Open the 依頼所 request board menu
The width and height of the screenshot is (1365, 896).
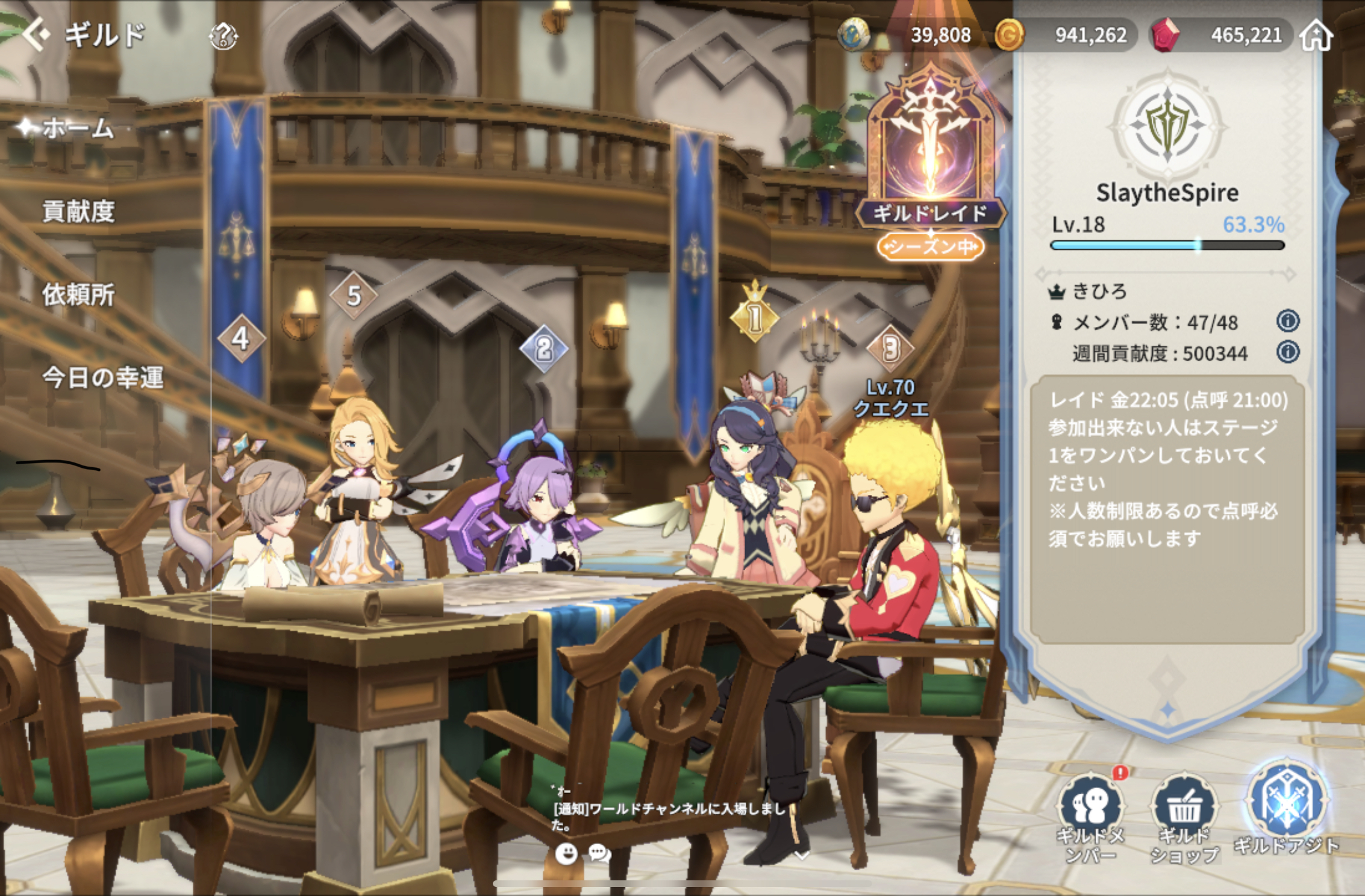[x=78, y=294]
